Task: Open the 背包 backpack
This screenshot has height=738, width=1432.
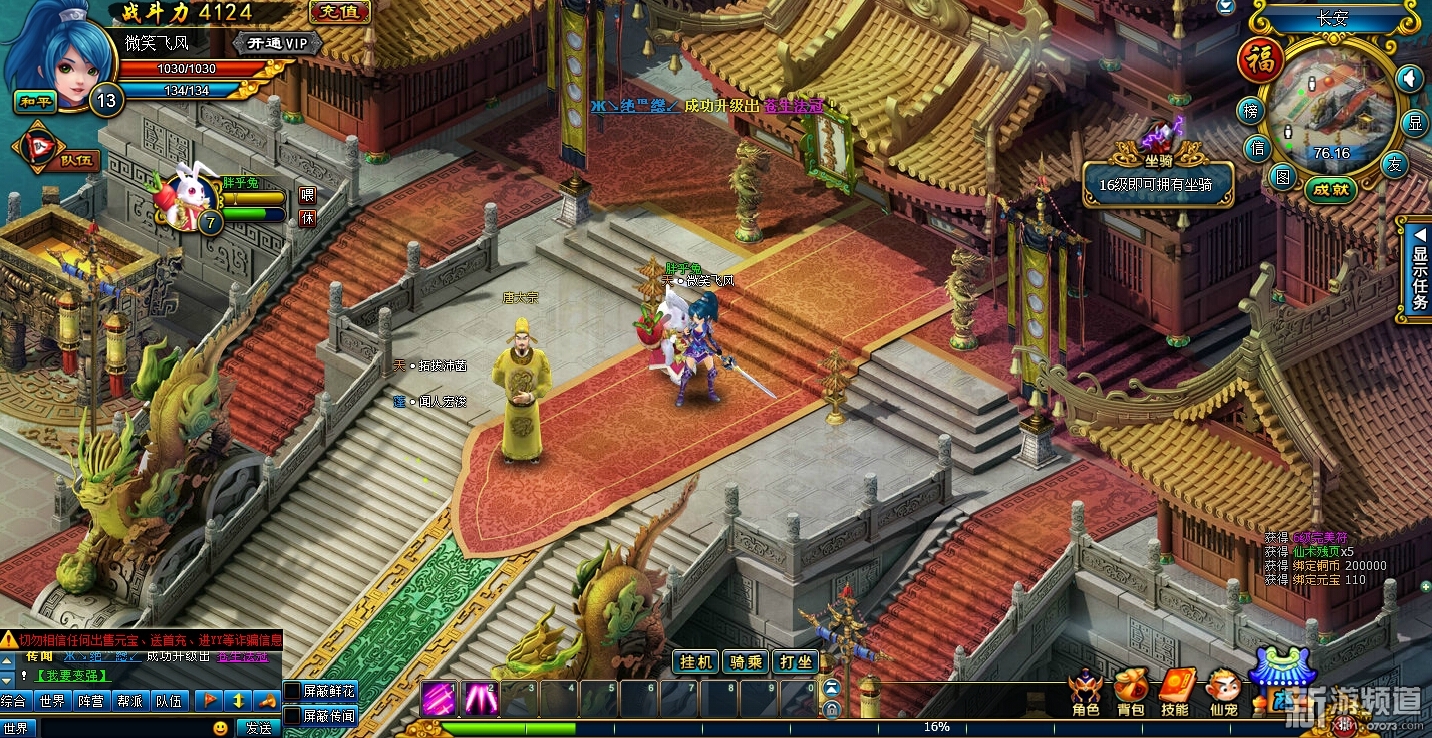Action: 1130,694
